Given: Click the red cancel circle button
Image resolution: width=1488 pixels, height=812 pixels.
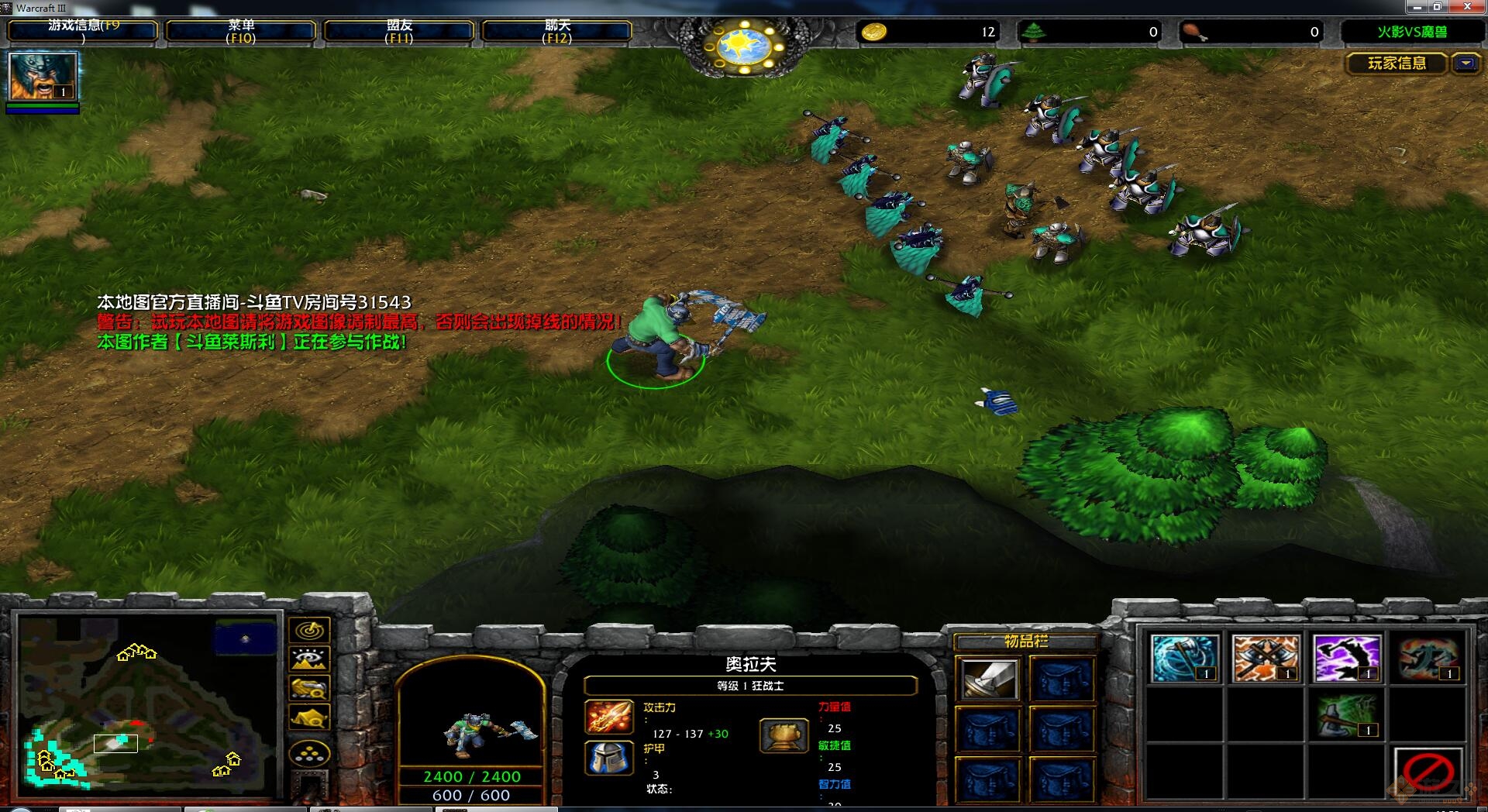Looking at the screenshot, I should 1428,772.
